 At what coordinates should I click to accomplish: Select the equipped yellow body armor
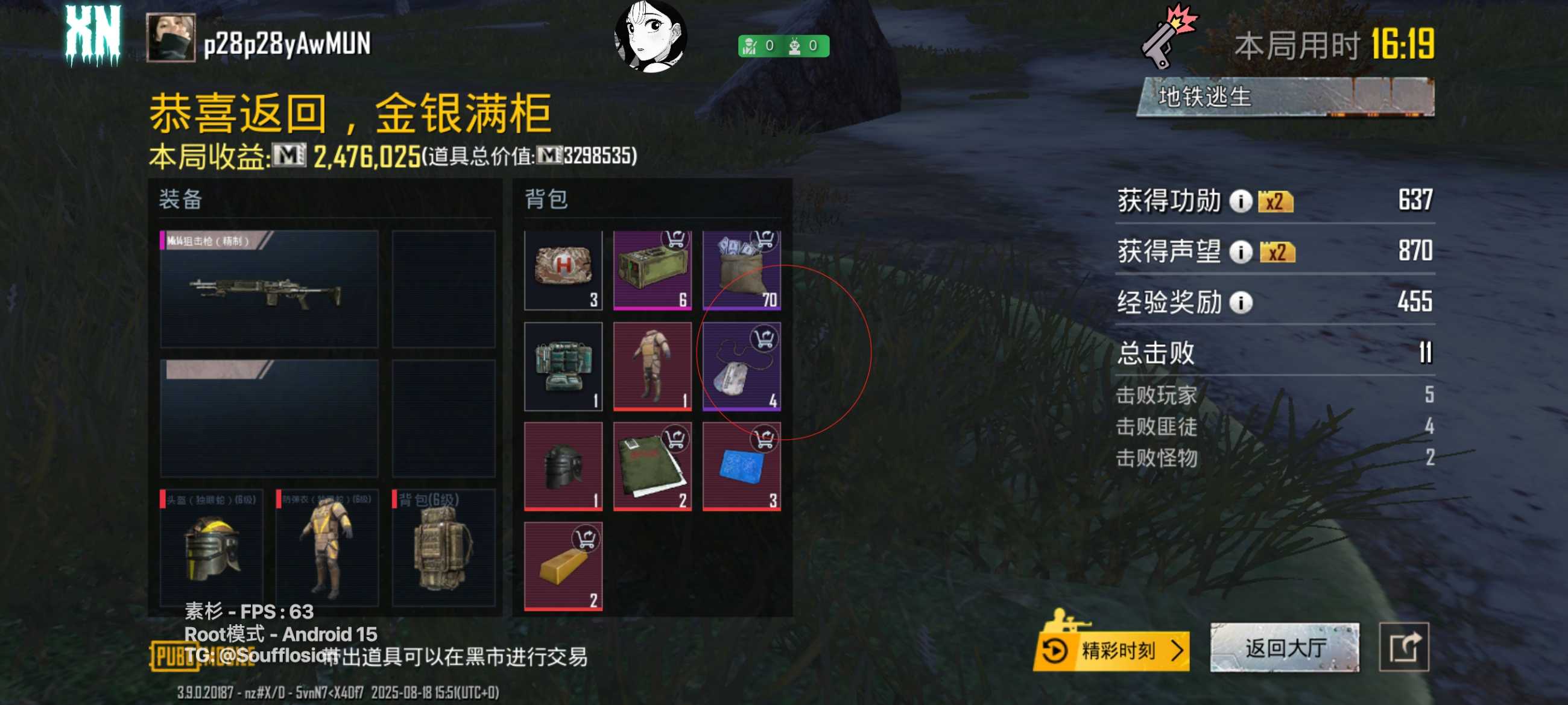(x=327, y=548)
